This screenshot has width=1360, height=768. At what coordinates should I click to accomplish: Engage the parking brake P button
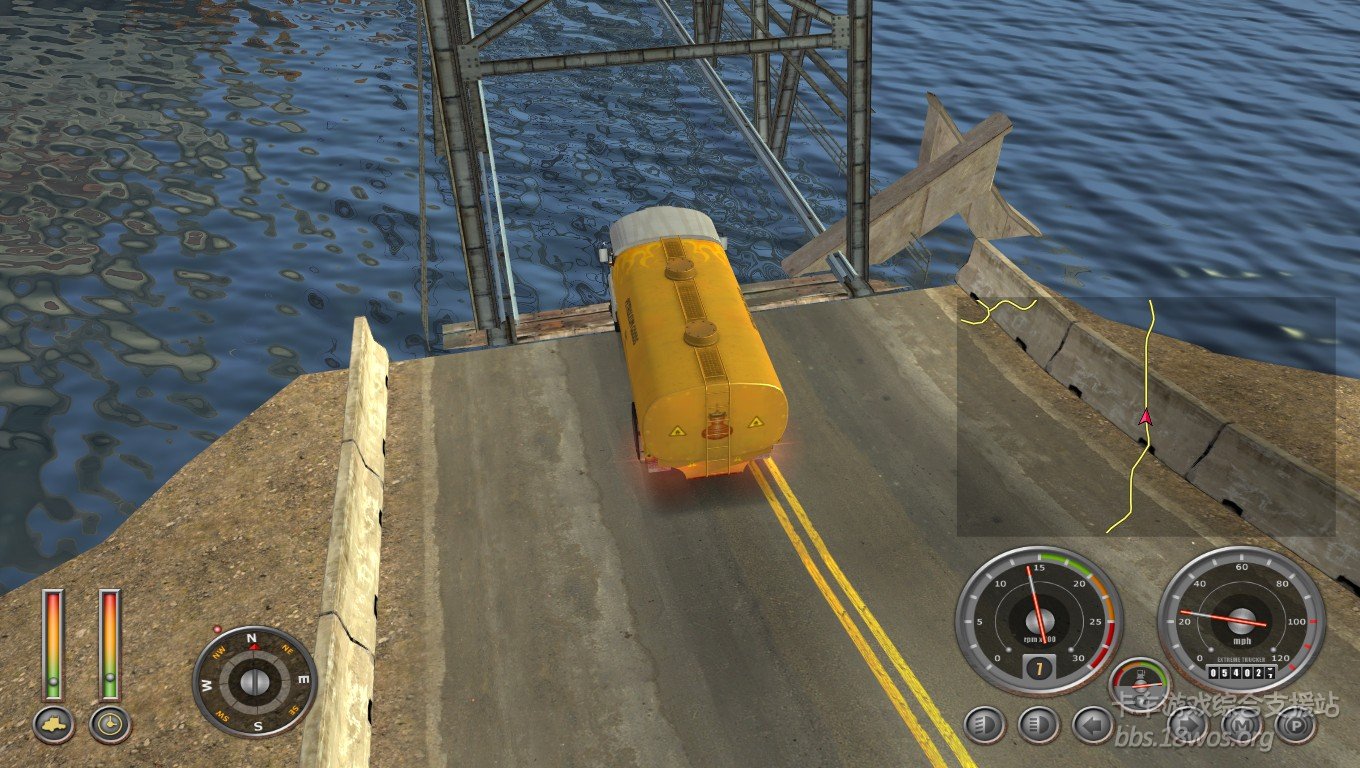coord(1295,725)
